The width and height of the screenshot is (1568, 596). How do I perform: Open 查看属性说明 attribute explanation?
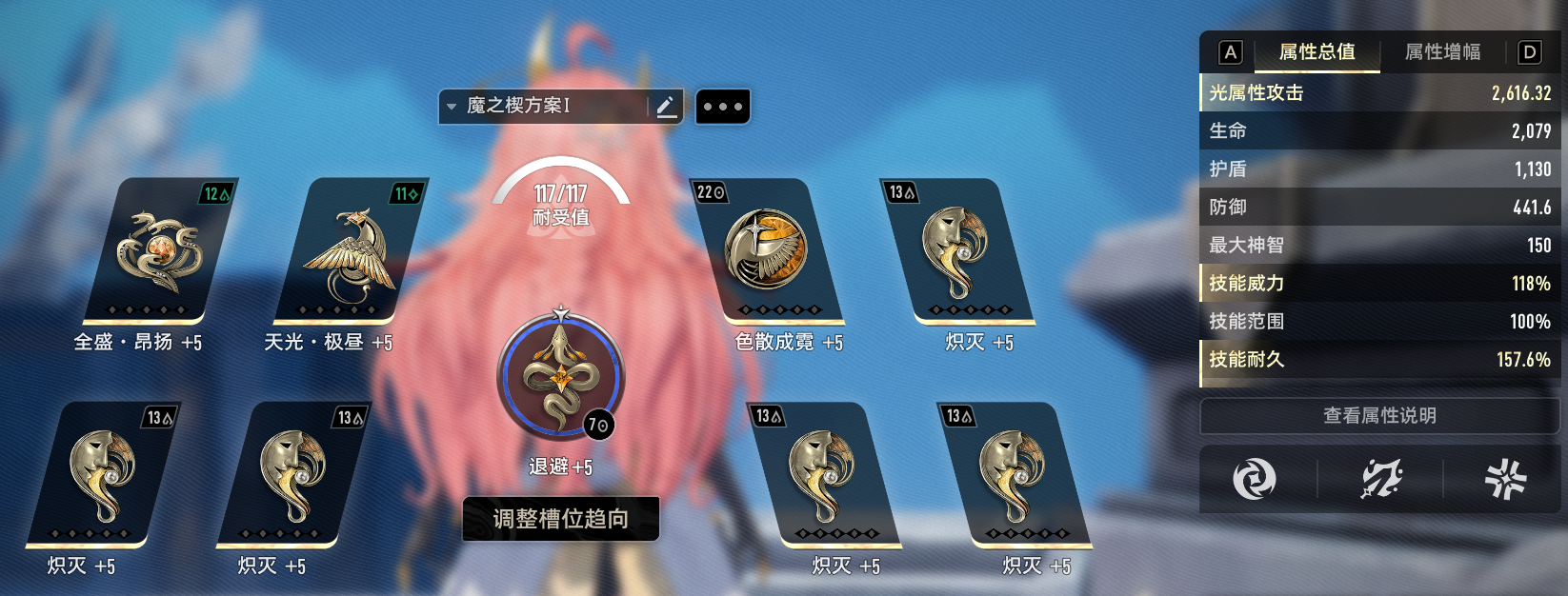[1379, 416]
